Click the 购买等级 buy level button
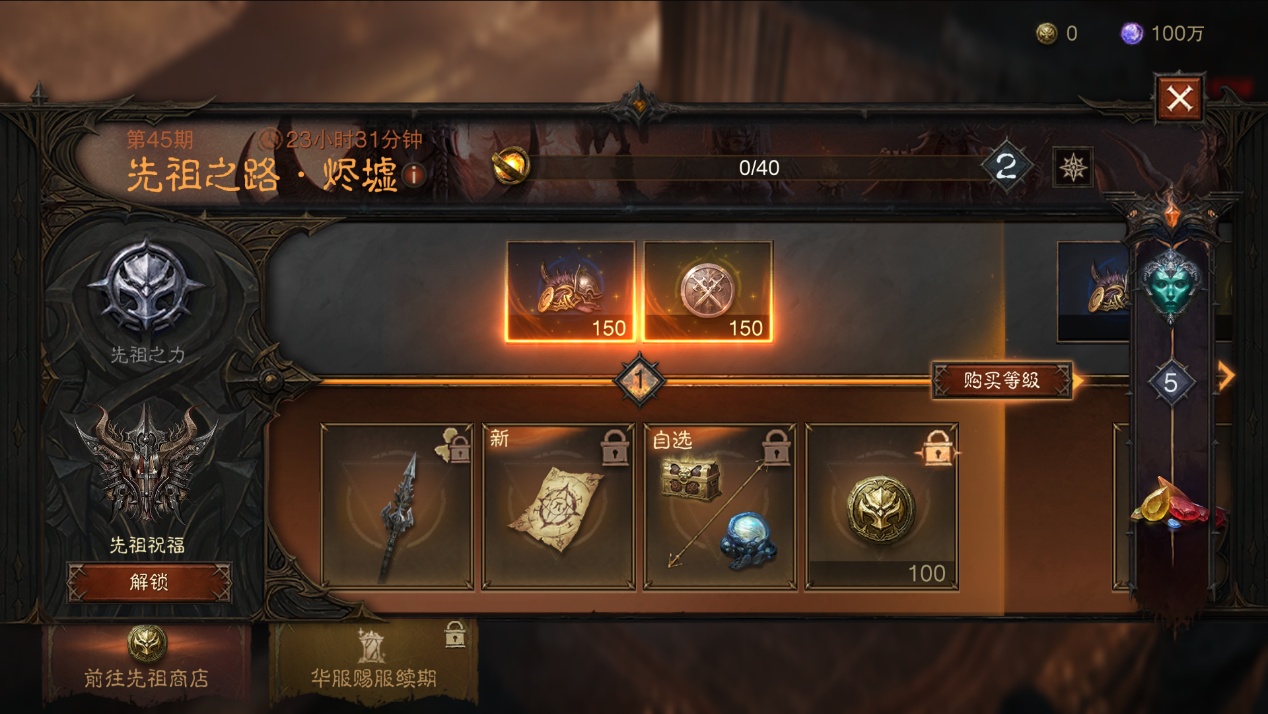The height and width of the screenshot is (714, 1268). pyautogui.click(x=1001, y=380)
